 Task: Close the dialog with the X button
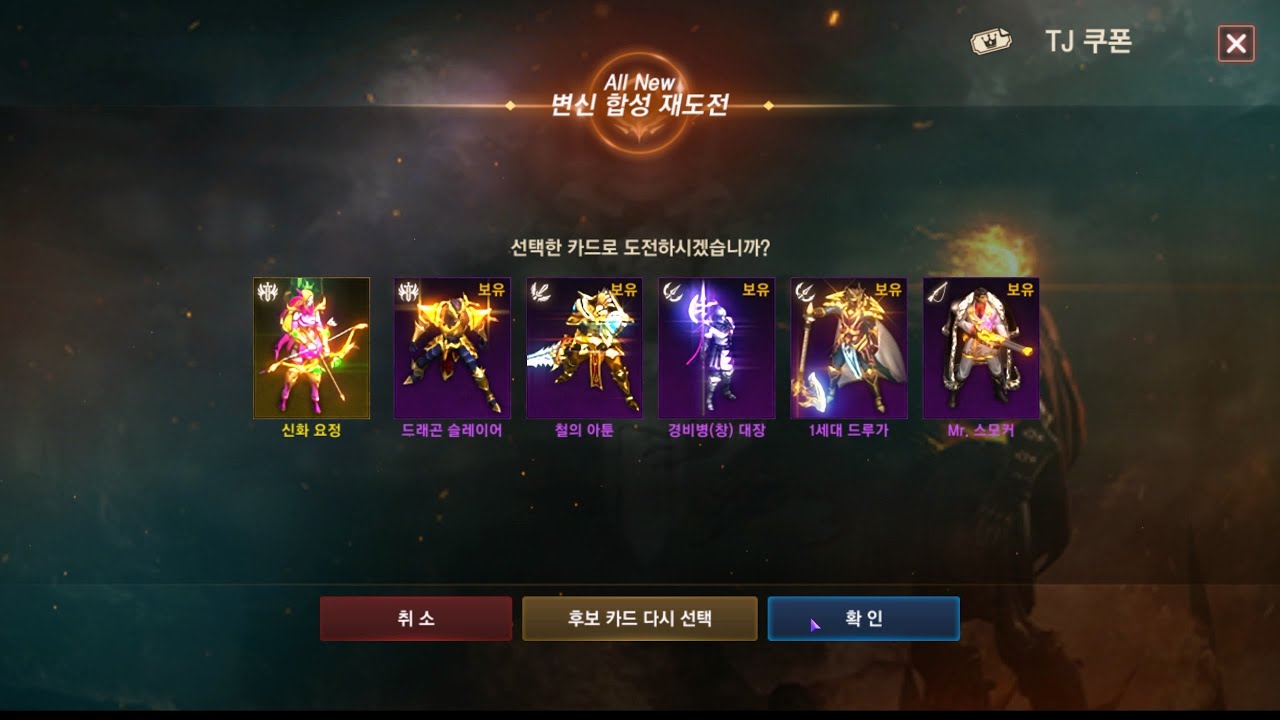pyautogui.click(x=1236, y=44)
